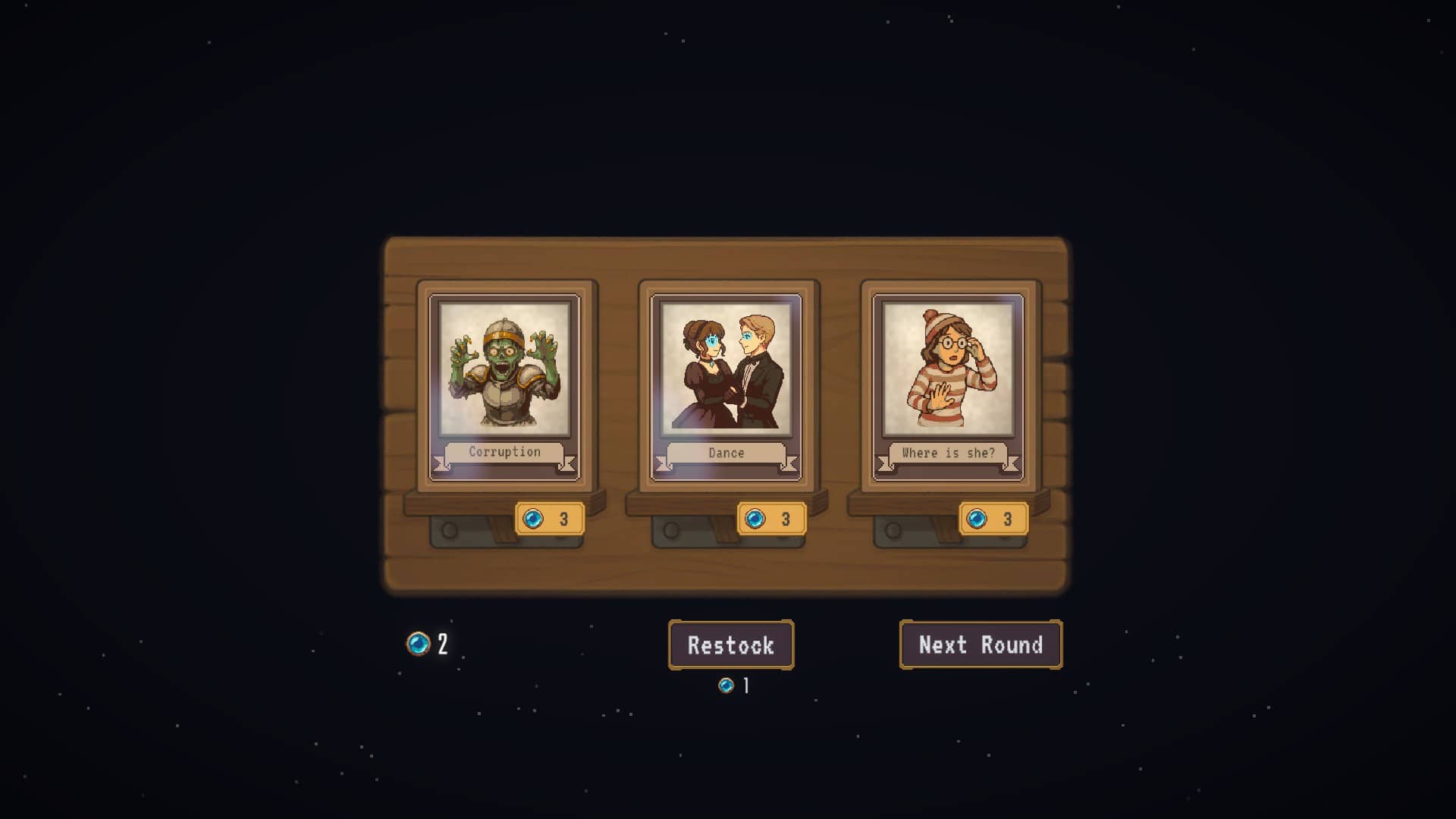Image resolution: width=1456 pixels, height=819 pixels.
Task: Buy Corruption via its 3-gem price tag
Action: (x=550, y=519)
